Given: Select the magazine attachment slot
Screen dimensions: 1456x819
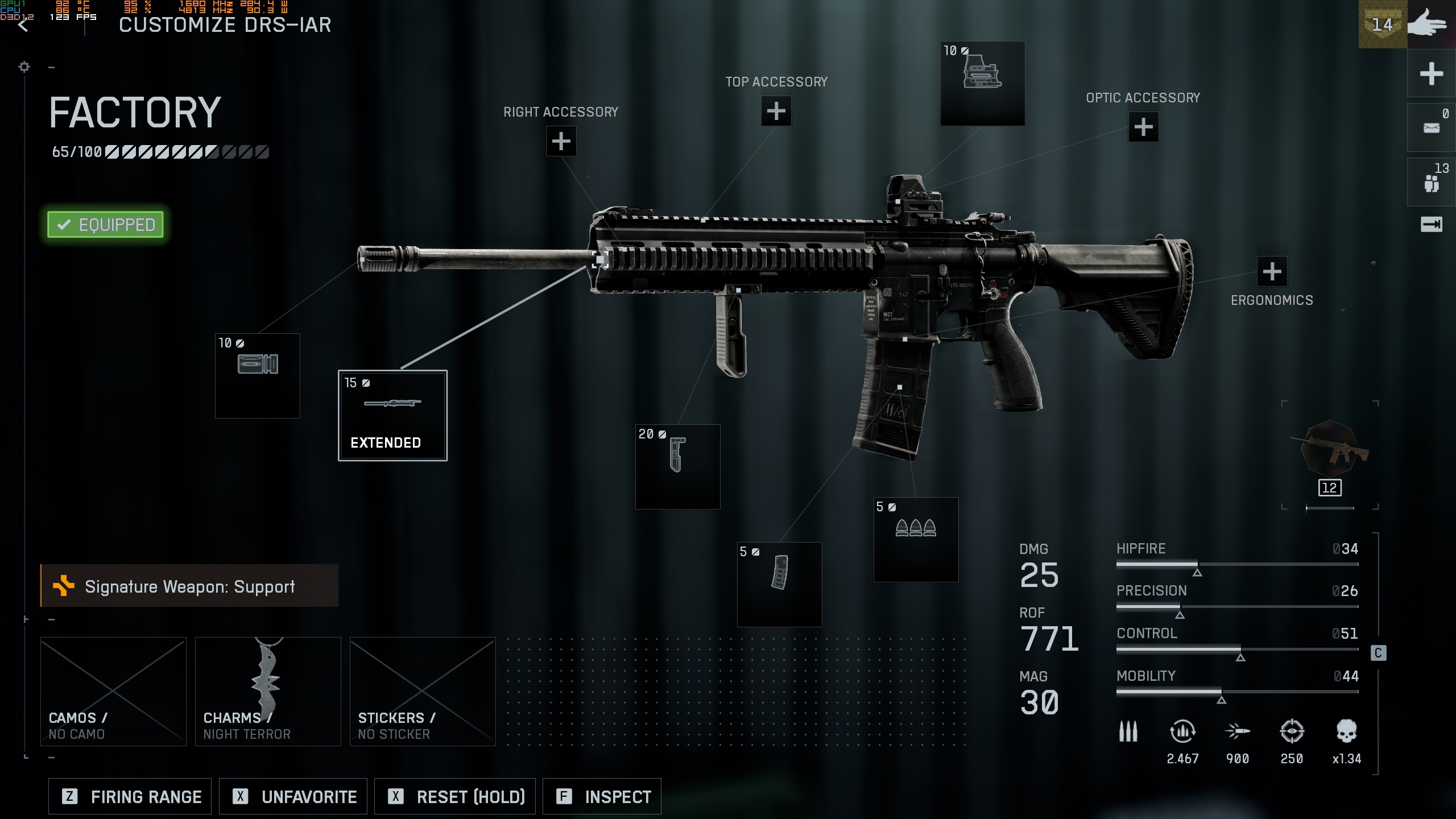Looking at the screenshot, I should click(779, 584).
